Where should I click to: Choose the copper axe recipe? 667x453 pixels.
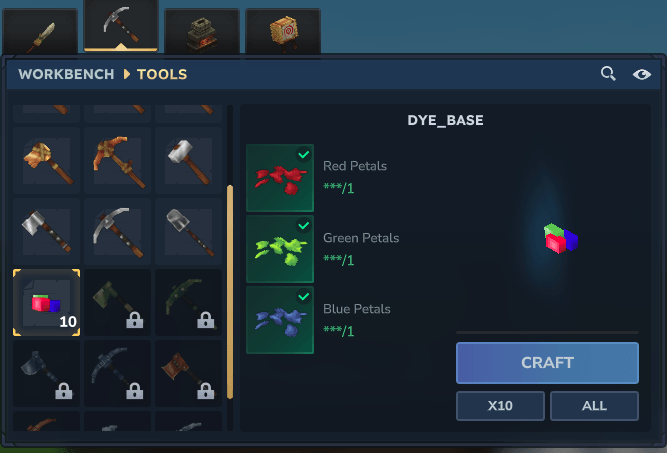point(46,160)
